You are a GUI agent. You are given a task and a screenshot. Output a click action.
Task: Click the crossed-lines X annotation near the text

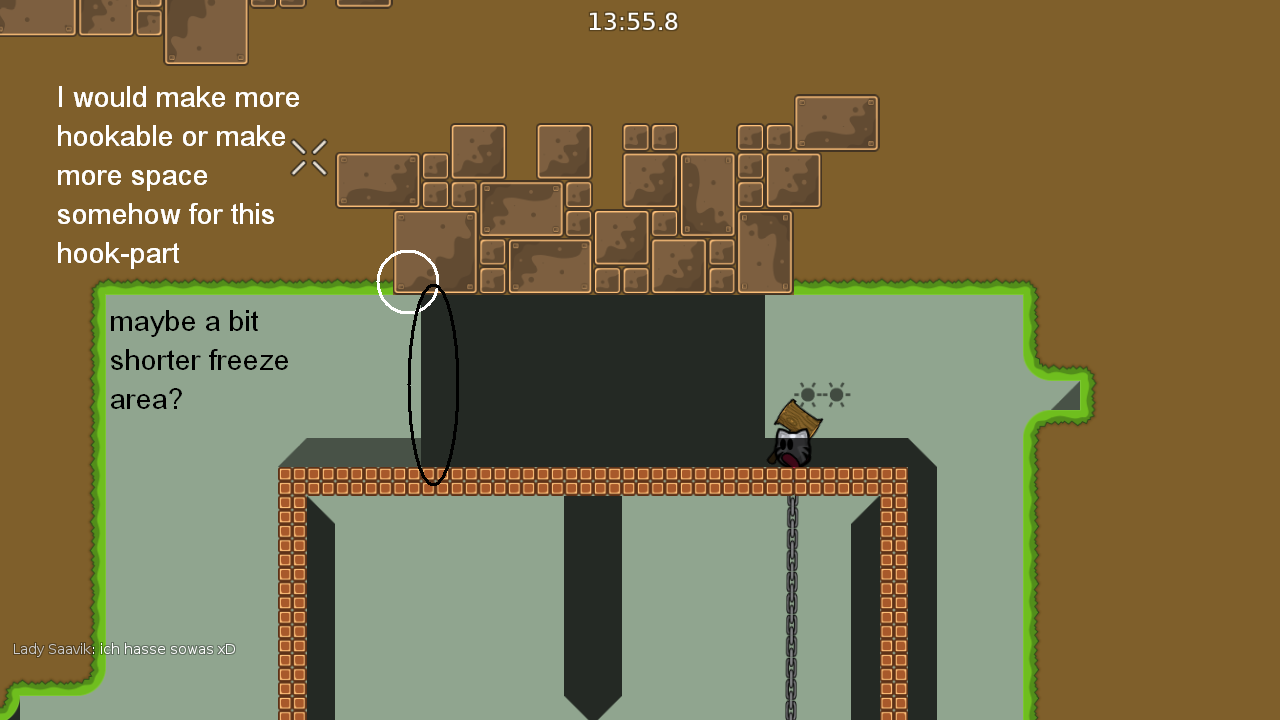309,157
